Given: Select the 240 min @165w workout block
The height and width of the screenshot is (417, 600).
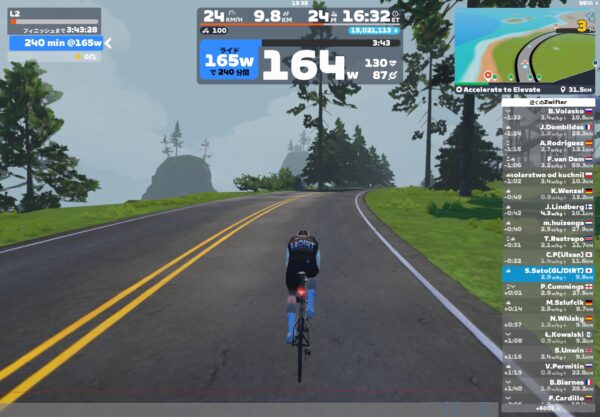Looking at the screenshot, I should coord(56,43).
